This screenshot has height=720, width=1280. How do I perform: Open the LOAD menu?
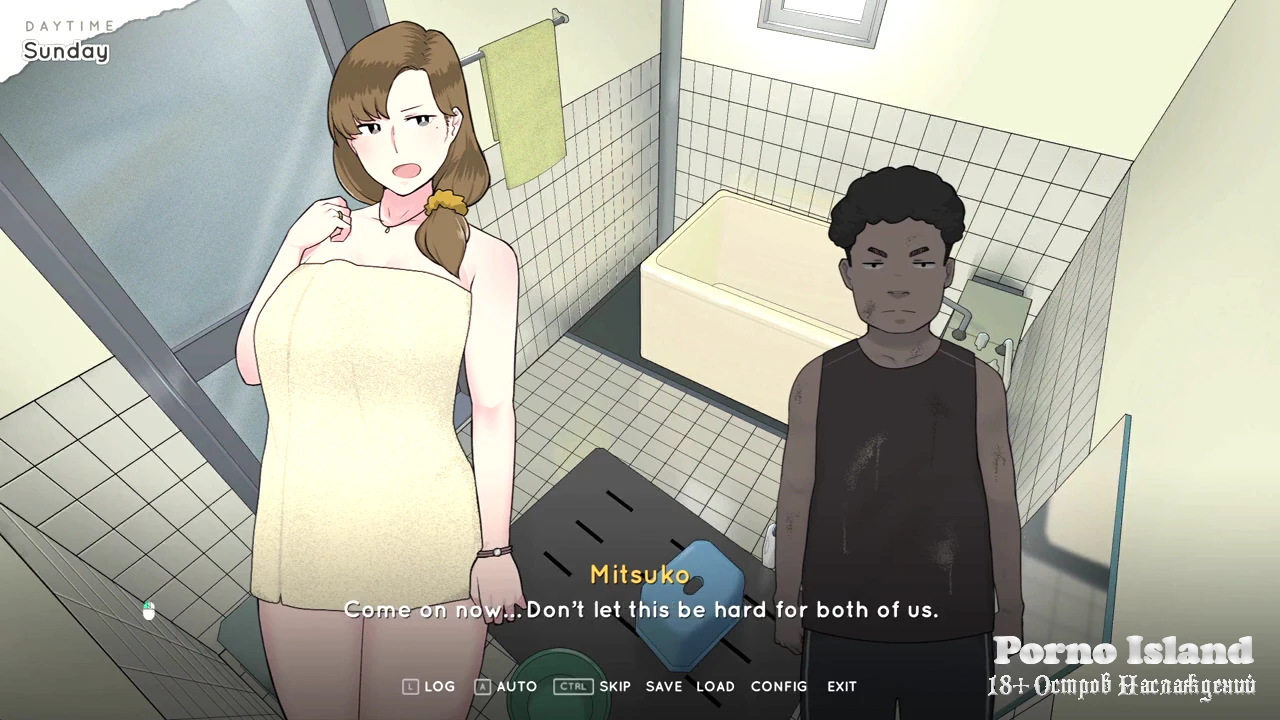(x=715, y=687)
